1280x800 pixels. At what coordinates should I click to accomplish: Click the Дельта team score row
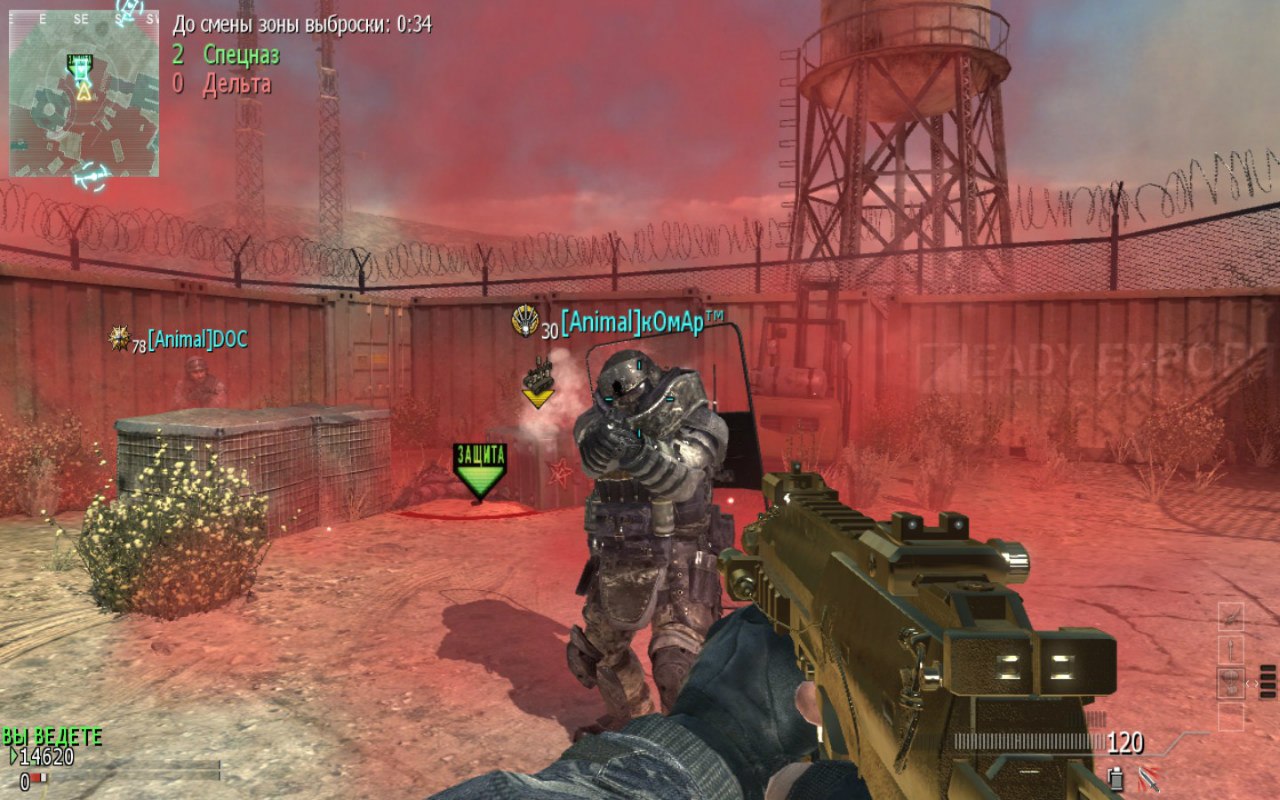222,84
